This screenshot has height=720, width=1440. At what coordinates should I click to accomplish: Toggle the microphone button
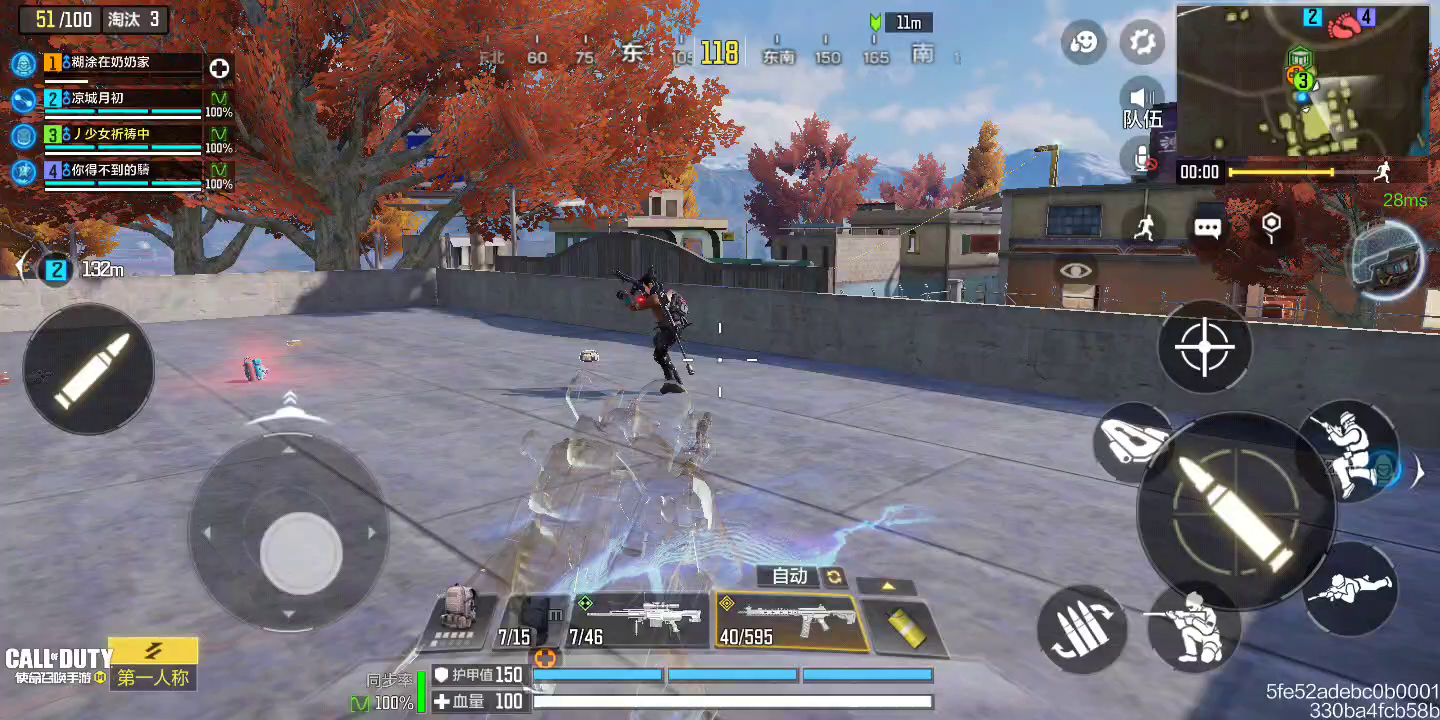point(1142,158)
